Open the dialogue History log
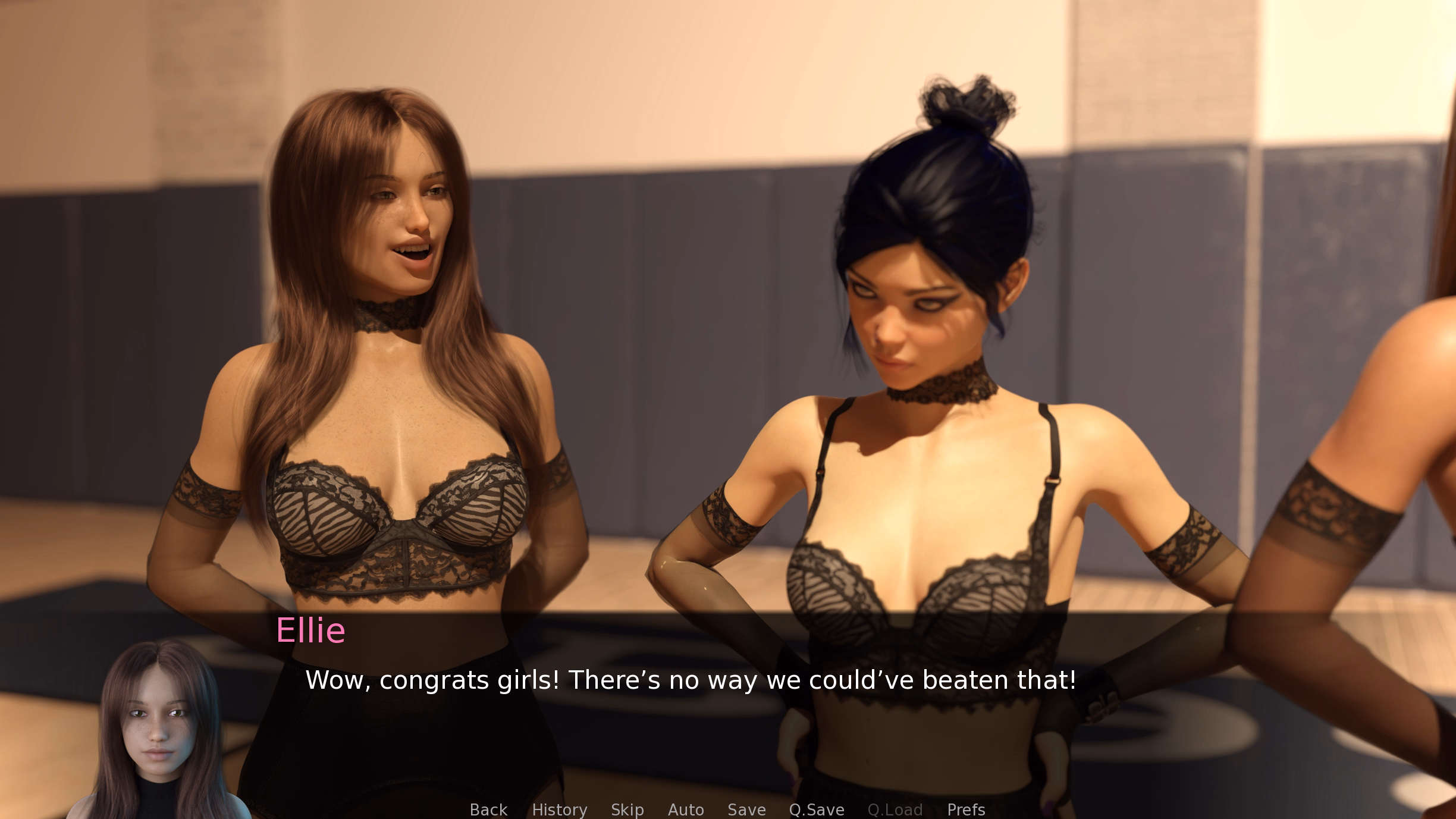The width and height of the screenshot is (1456, 819). 559,809
